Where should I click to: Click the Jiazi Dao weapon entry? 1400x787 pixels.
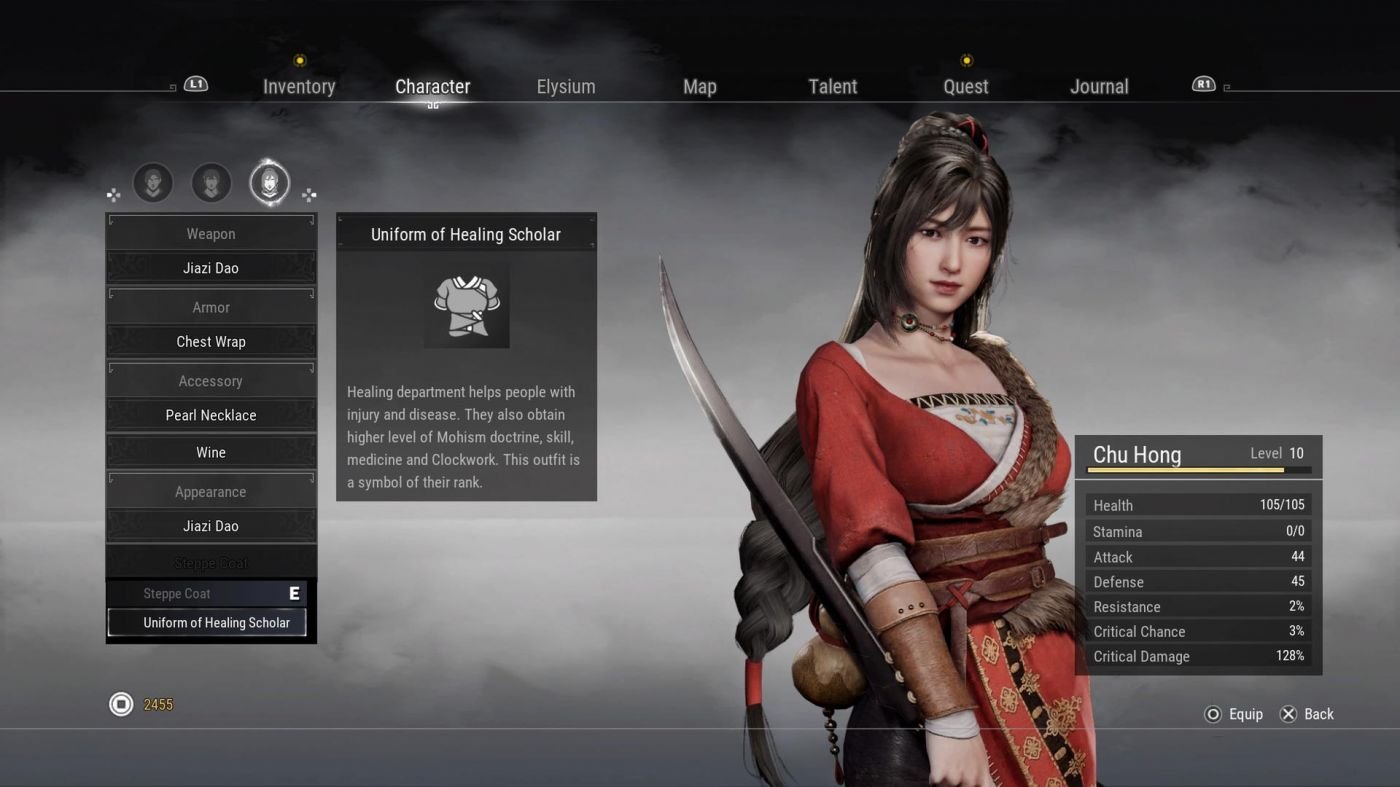210,267
